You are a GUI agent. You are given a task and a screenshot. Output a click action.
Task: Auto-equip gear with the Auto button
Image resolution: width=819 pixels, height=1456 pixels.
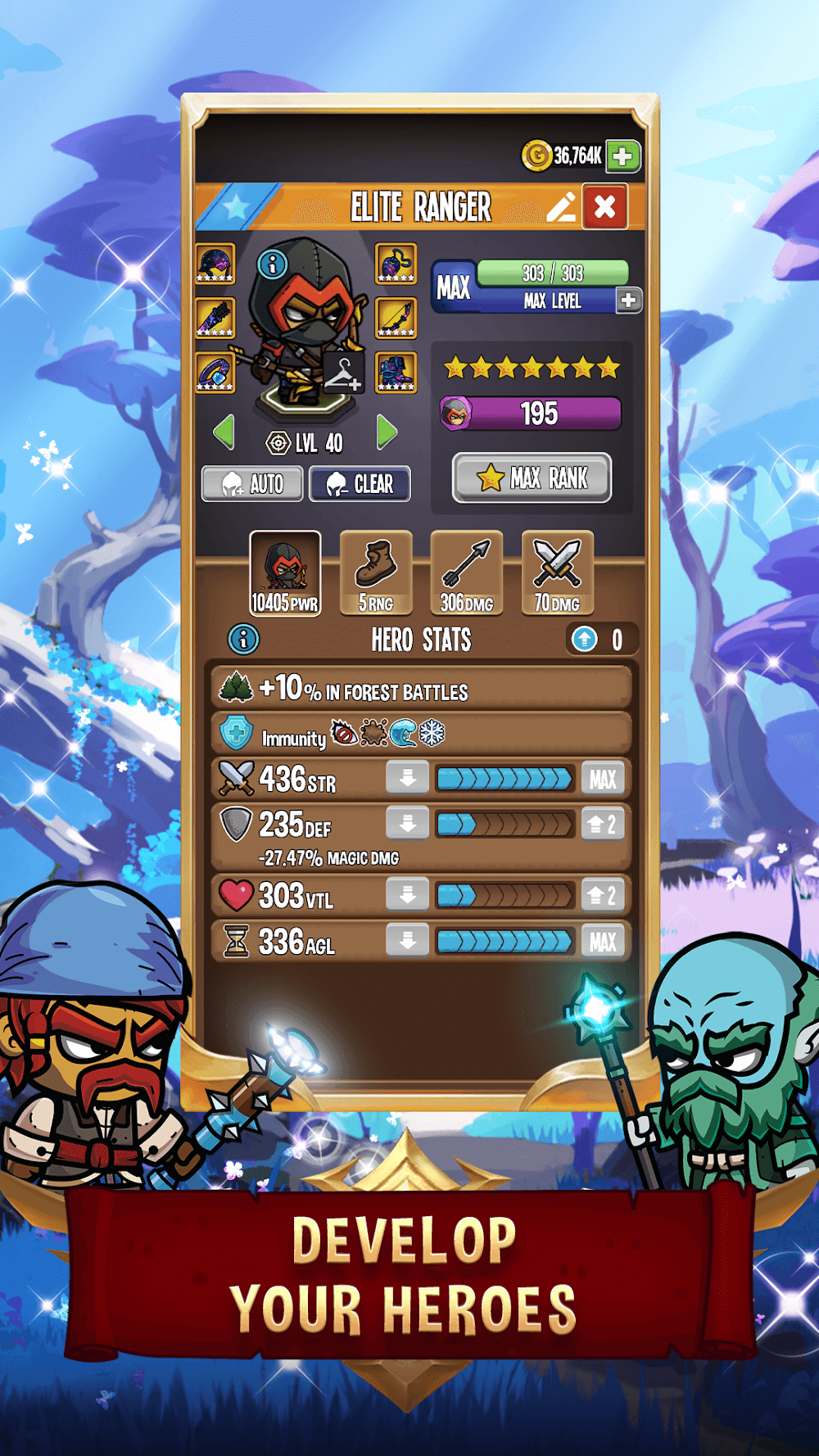point(252,484)
